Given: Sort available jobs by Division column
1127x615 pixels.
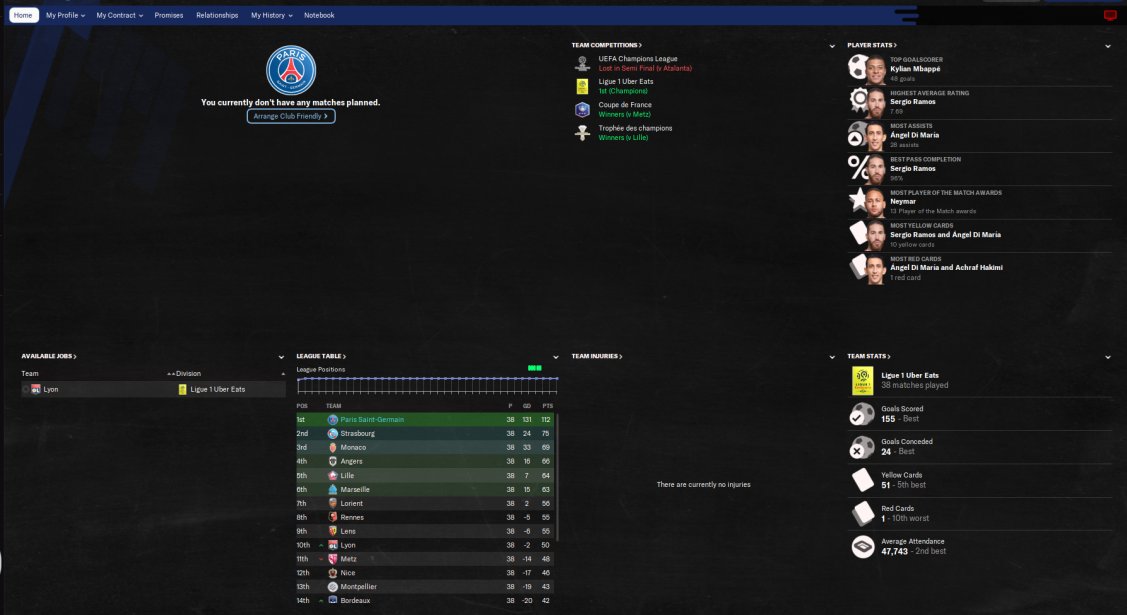Looking at the screenshot, I should (188, 373).
